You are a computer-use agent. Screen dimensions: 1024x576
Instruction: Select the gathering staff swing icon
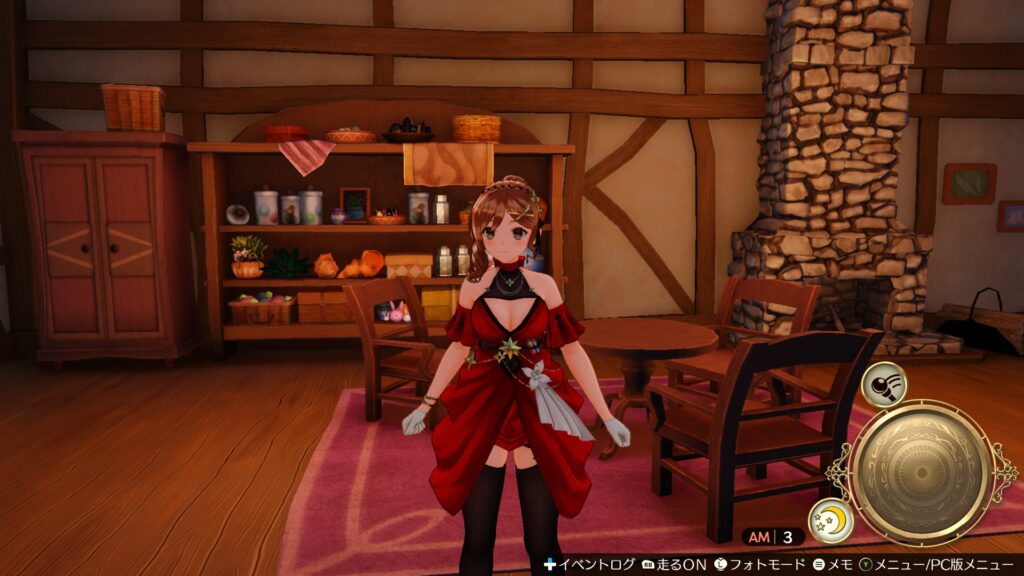click(883, 385)
